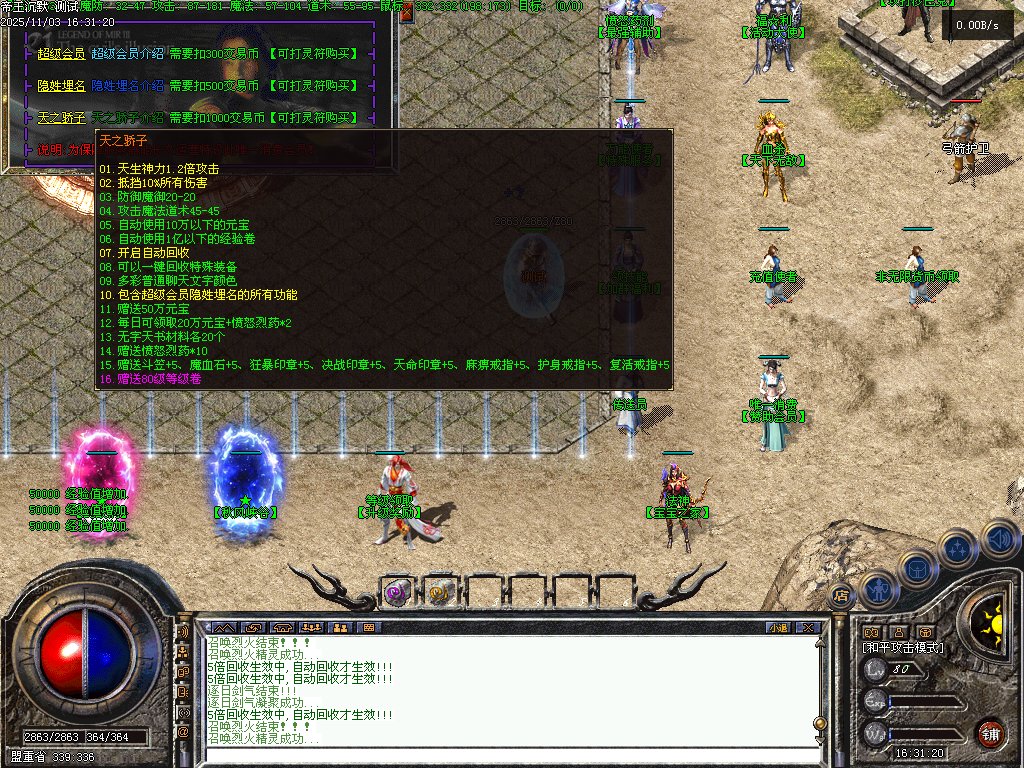Select the 超级会员 membership link
This screenshot has width=1024, height=768.
[x=61, y=54]
